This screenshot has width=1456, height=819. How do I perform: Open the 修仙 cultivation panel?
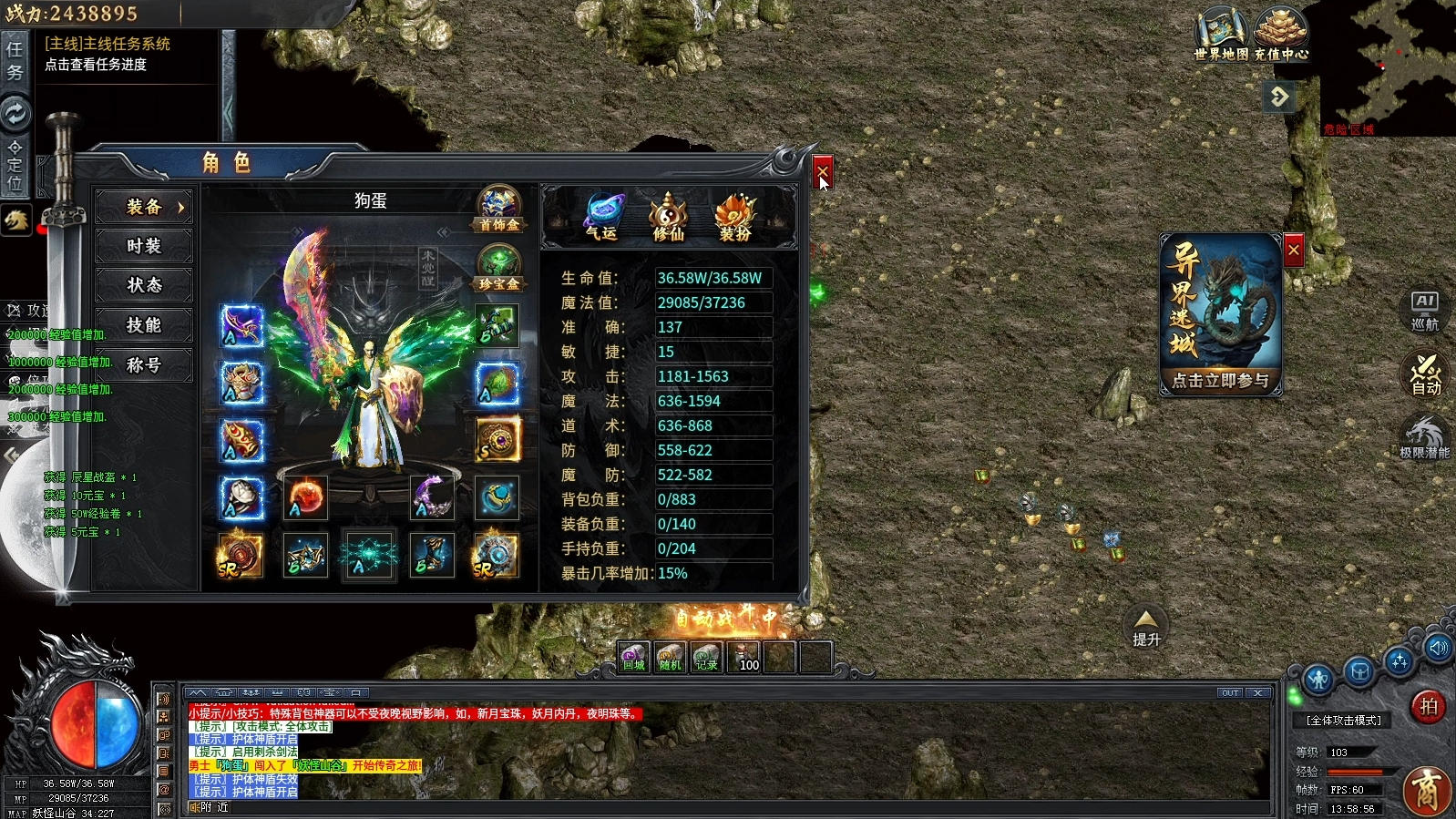click(x=668, y=216)
